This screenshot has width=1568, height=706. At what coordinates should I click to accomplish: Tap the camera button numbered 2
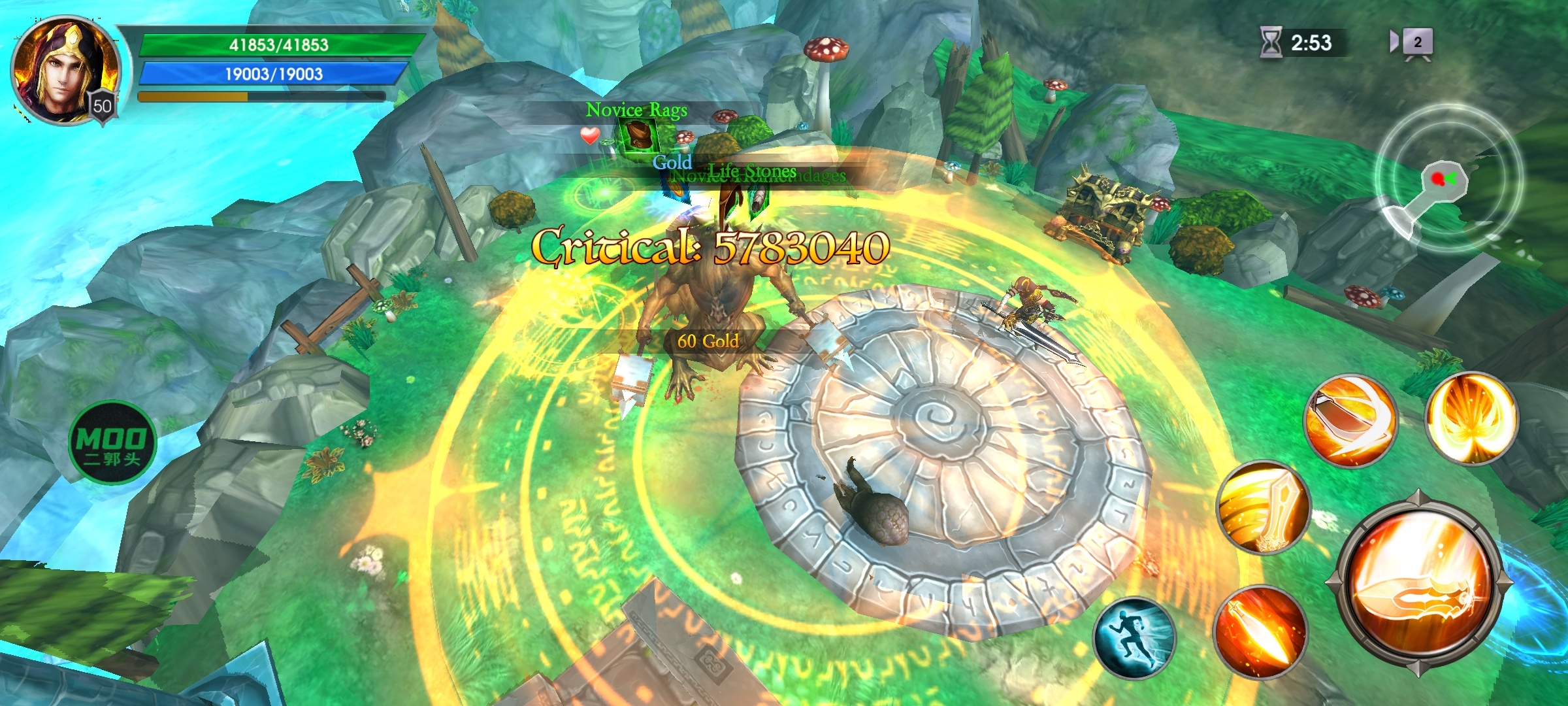[1415, 43]
